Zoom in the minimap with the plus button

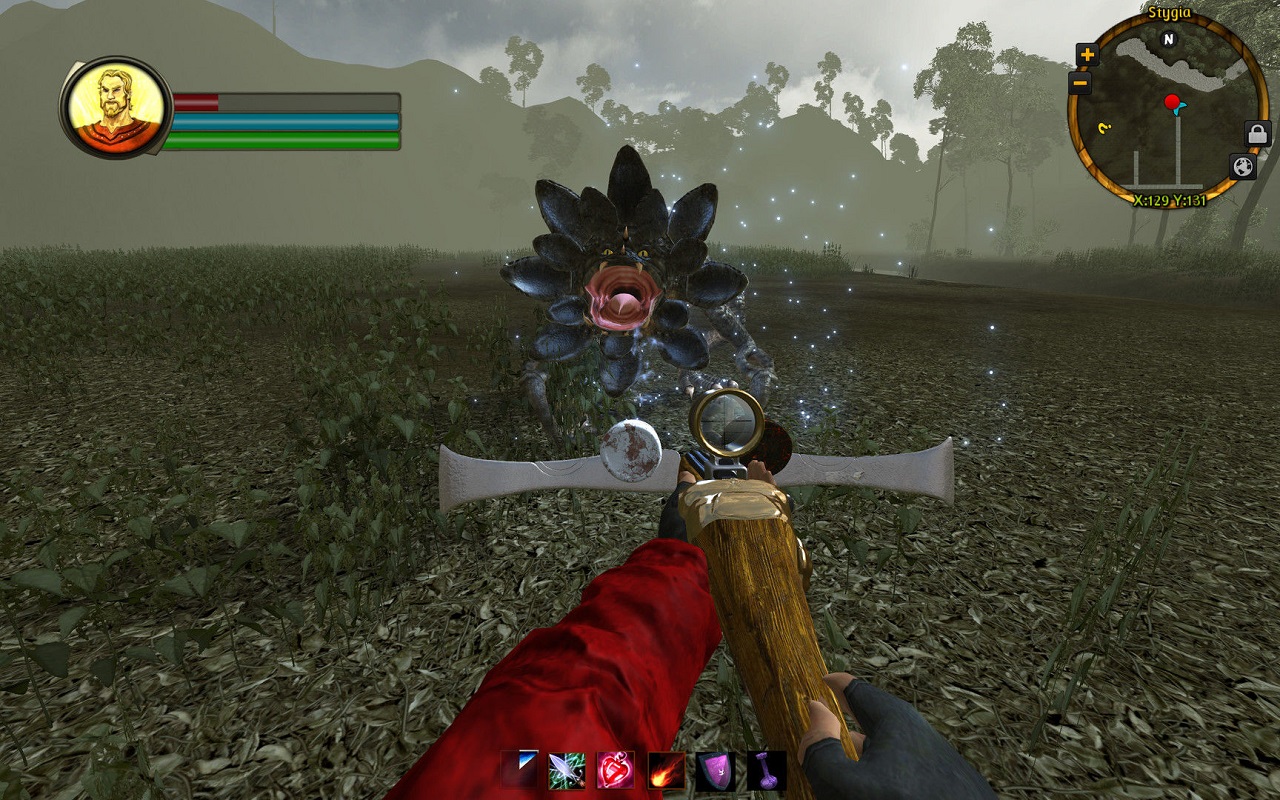click(x=1087, y=55)
